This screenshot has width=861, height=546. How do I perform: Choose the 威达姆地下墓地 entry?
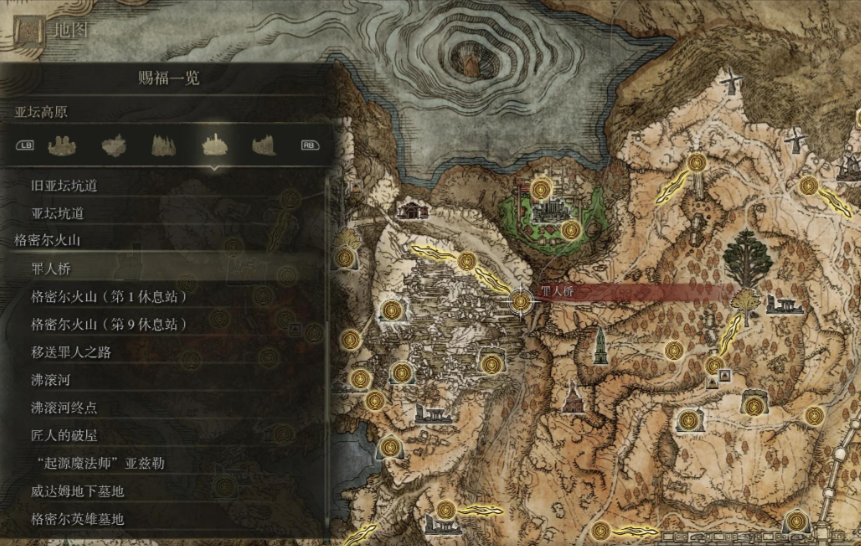coord(77,491)
